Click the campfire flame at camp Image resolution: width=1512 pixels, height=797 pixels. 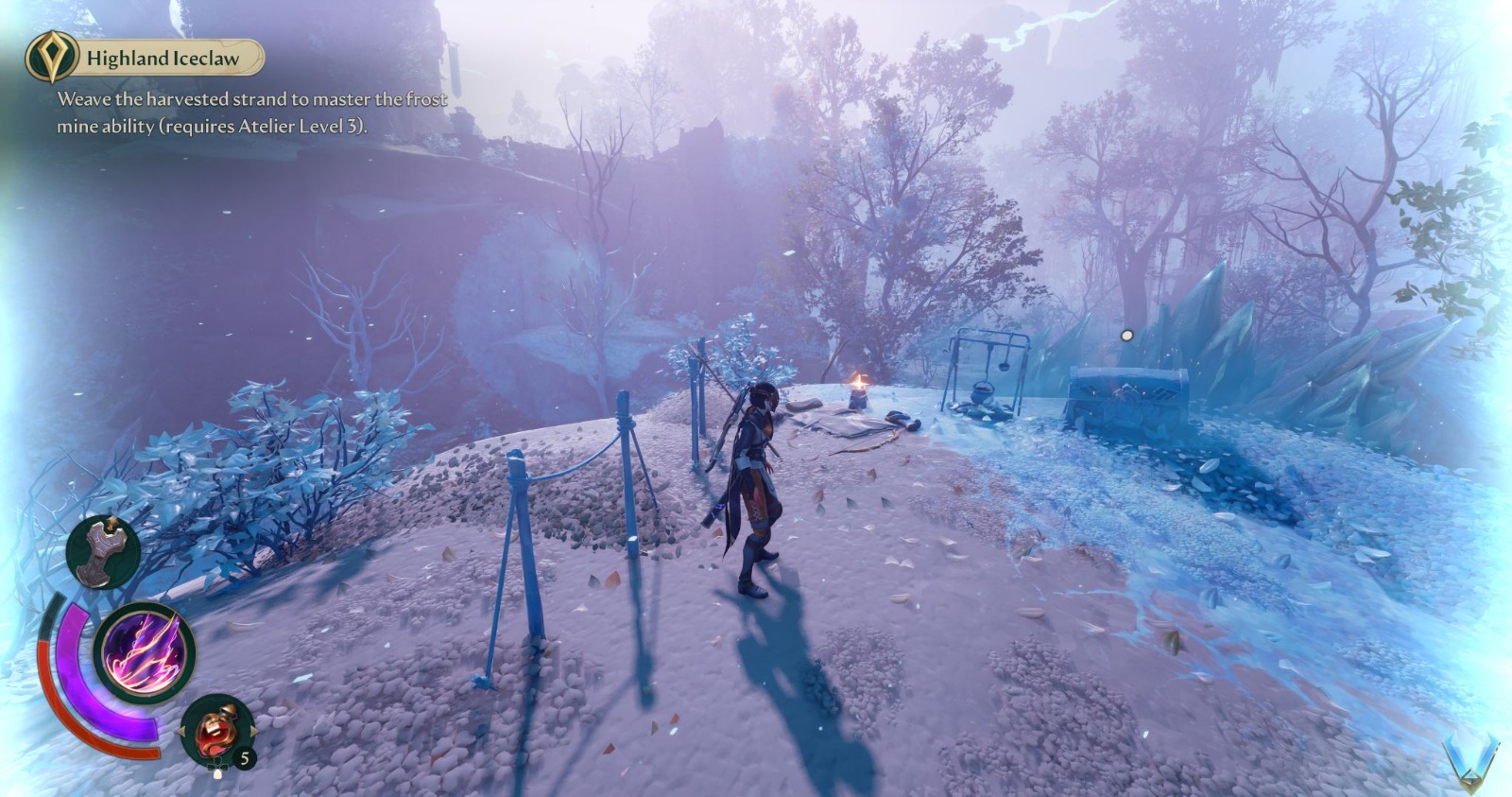(x=861, y=381)
